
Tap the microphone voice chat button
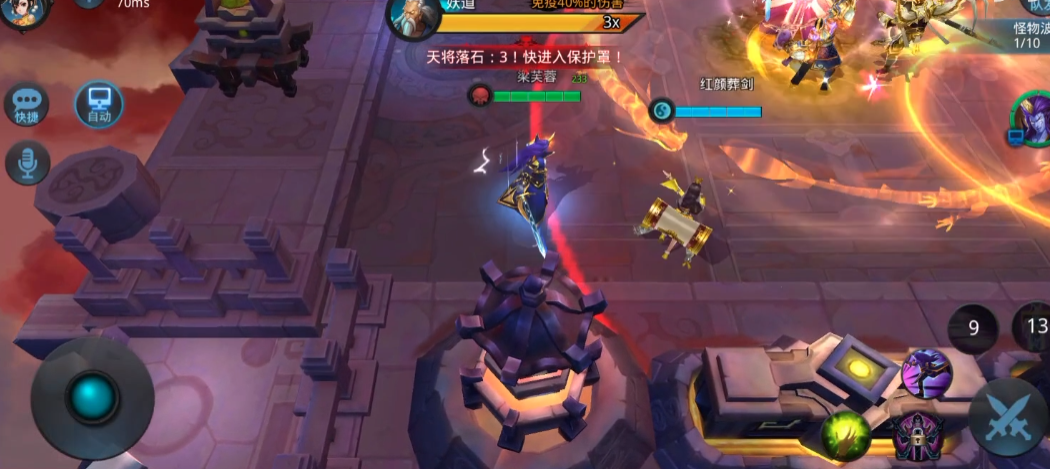27,163
